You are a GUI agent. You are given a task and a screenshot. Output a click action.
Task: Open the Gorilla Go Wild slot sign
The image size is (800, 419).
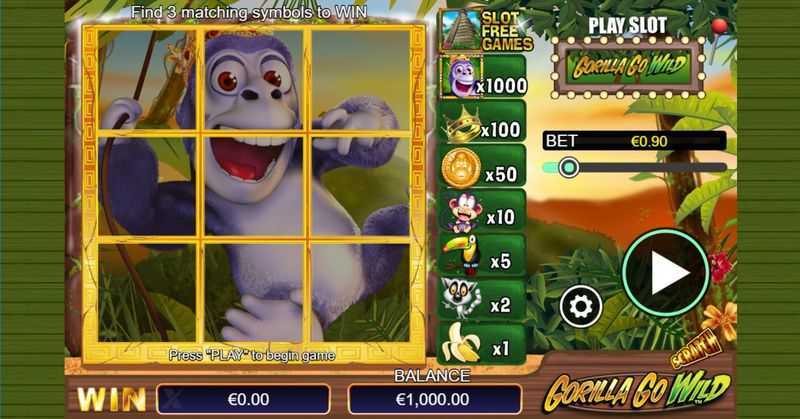pyautogui.click(x=628, y=67)
